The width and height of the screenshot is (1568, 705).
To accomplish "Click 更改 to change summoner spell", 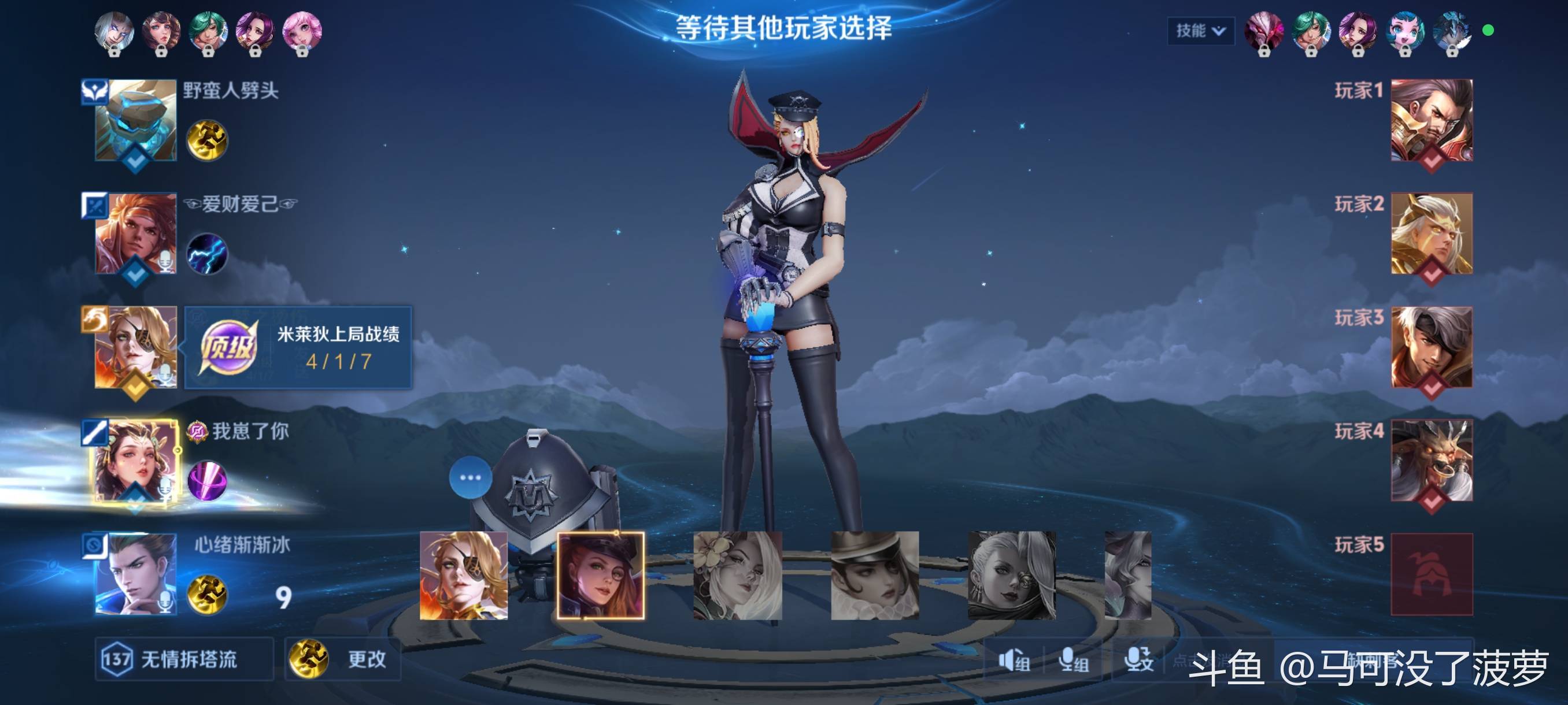I will tap(343, 659).
